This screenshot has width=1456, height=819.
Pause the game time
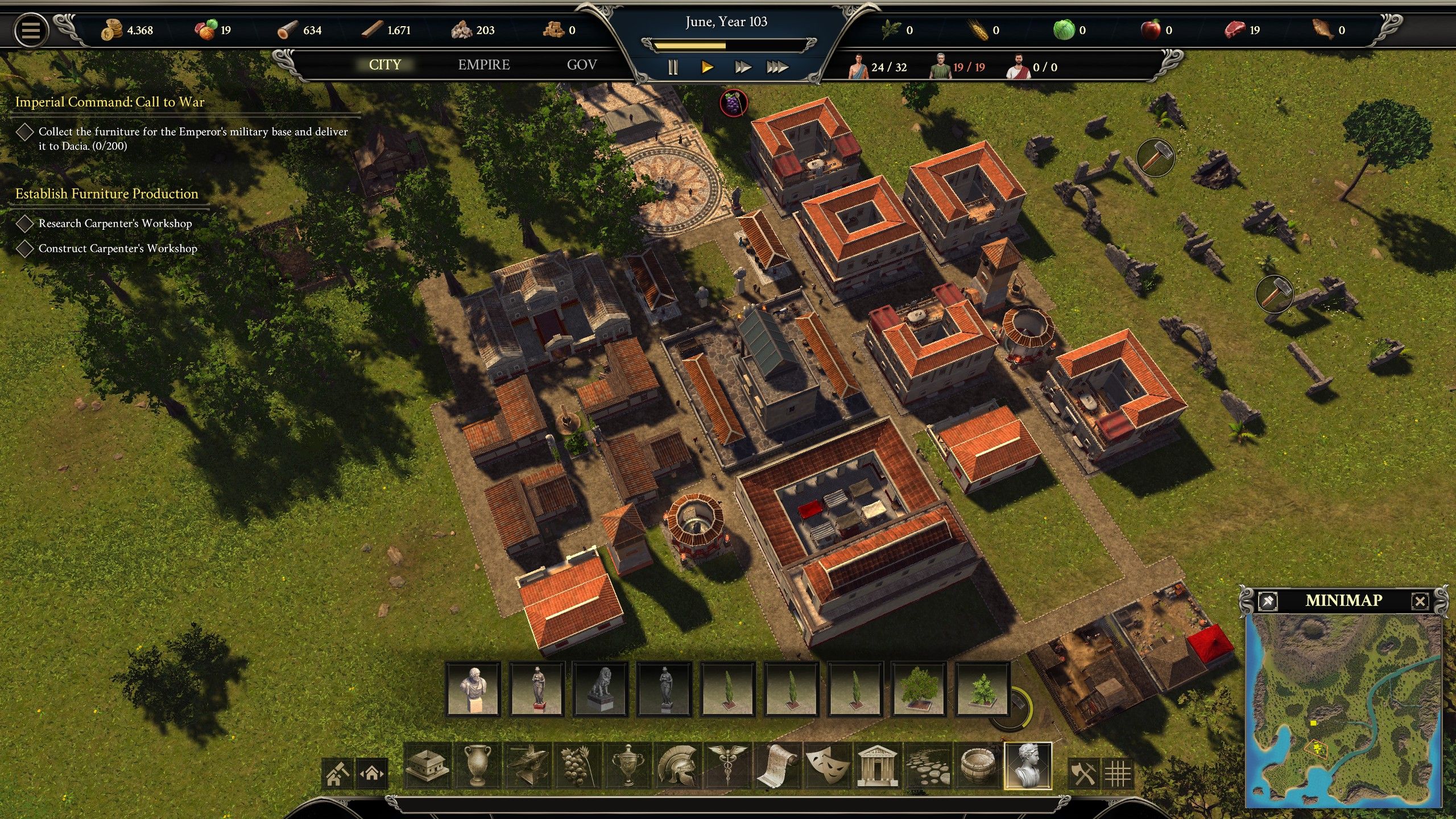click(x=673, y=68)
